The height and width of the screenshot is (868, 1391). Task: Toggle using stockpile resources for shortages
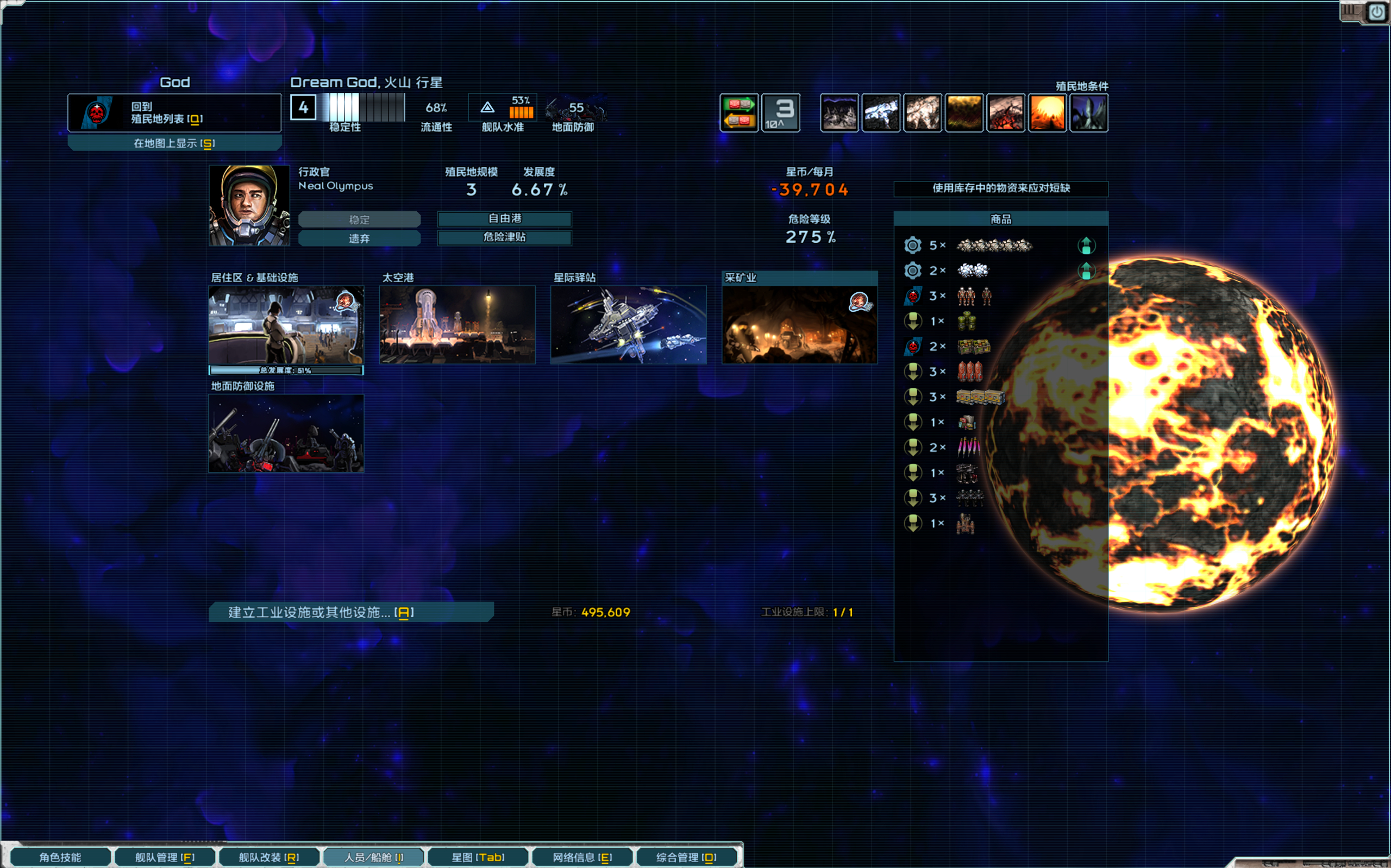point(1000,188)
